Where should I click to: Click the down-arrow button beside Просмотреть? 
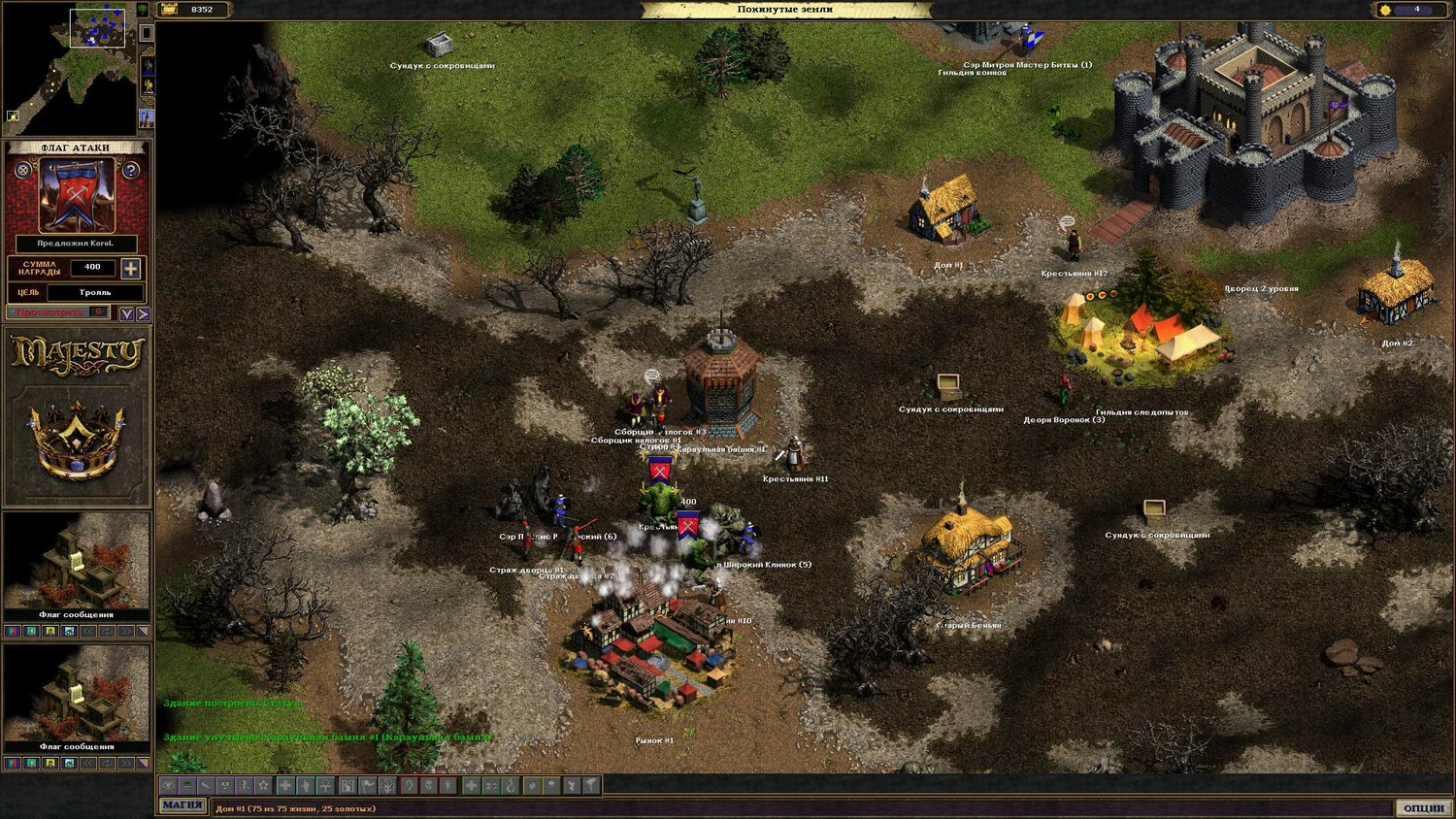point(126,313)
